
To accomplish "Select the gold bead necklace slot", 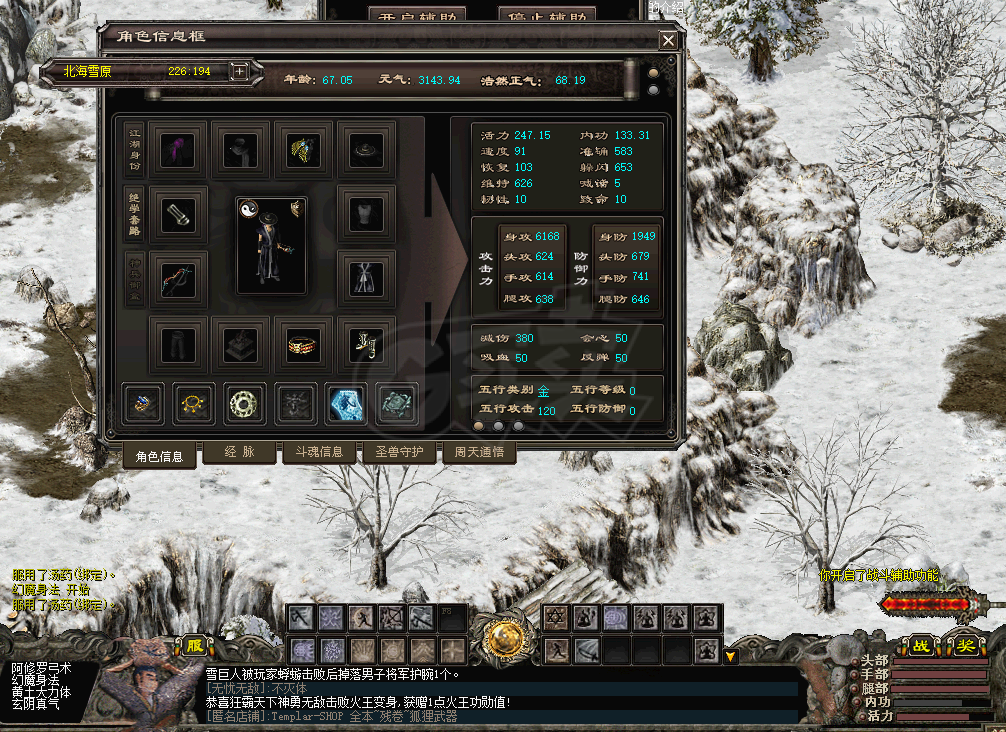I will [x=193, y=403].
